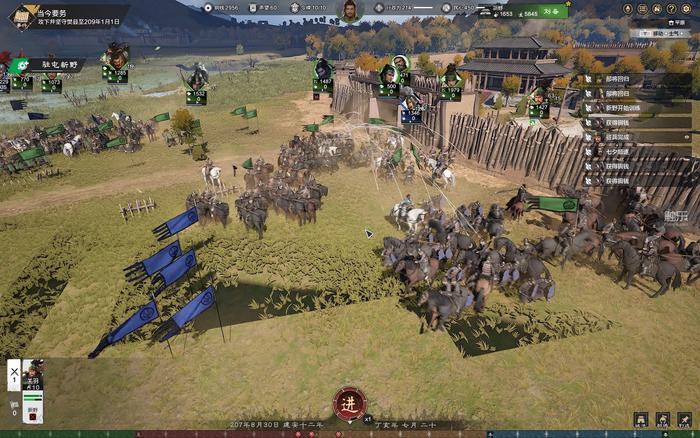Image resolution: width=700 pixels, height=438 pixels.
Task: Click the 平原 terrain label button
Action: click(679, 21)
